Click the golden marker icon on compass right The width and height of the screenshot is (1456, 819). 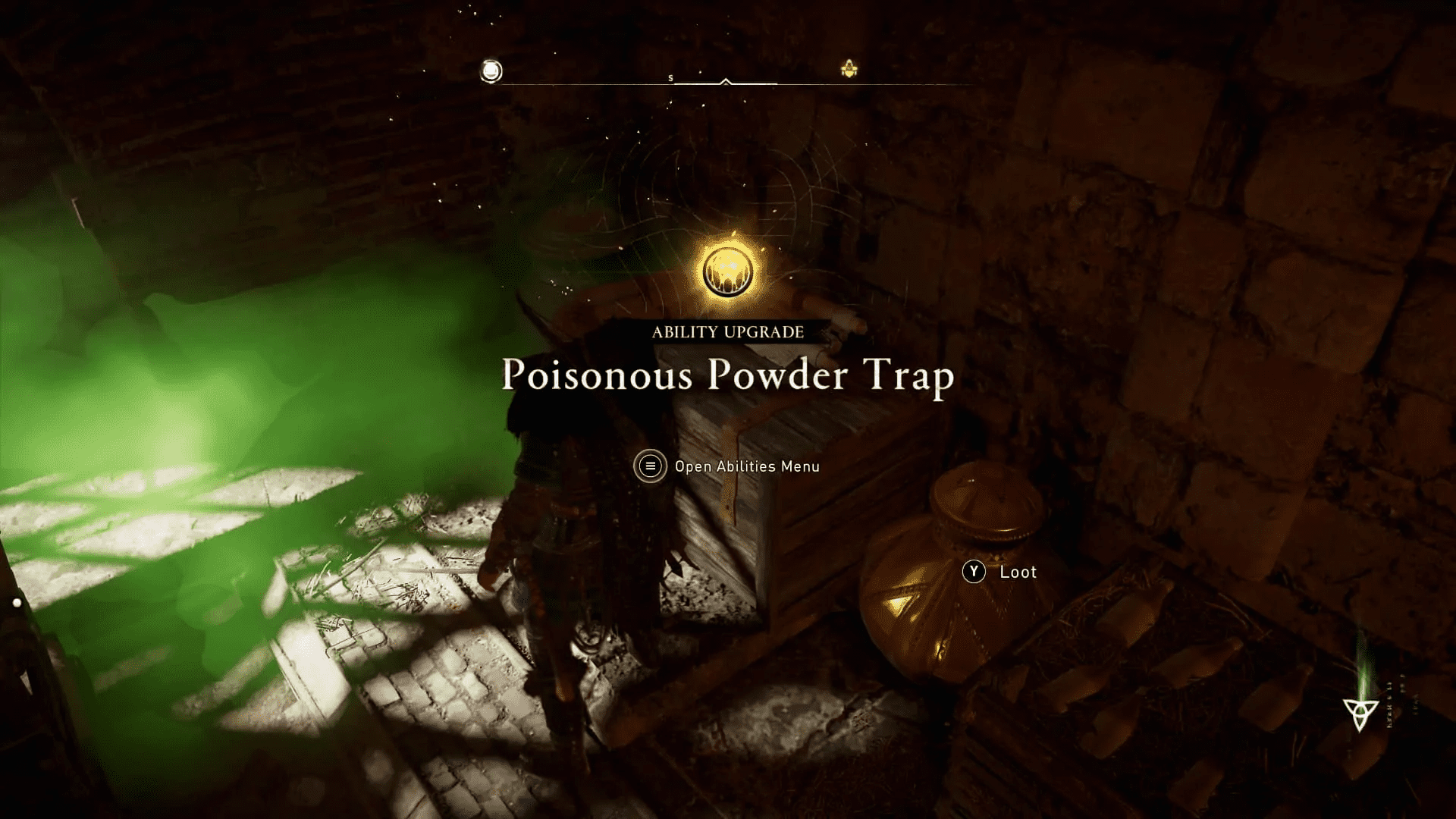849,67
